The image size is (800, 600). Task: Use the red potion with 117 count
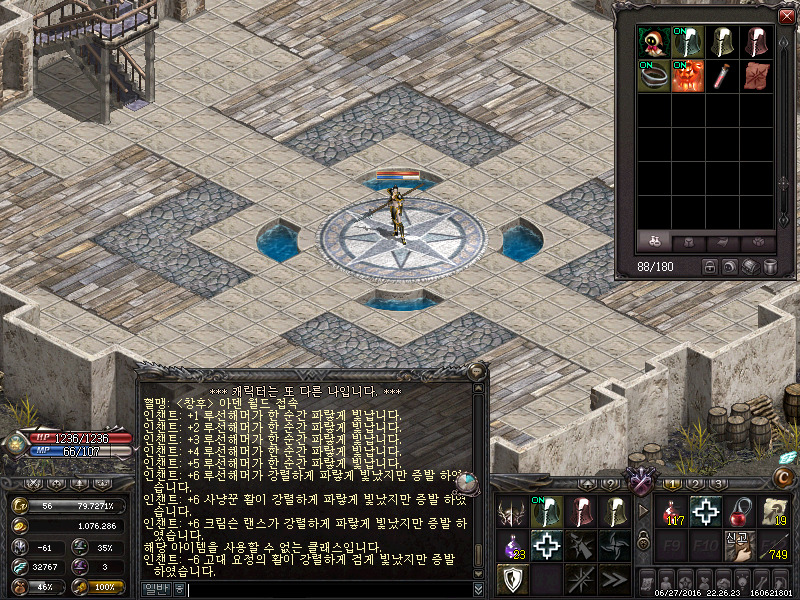click(x=673, y=512)
